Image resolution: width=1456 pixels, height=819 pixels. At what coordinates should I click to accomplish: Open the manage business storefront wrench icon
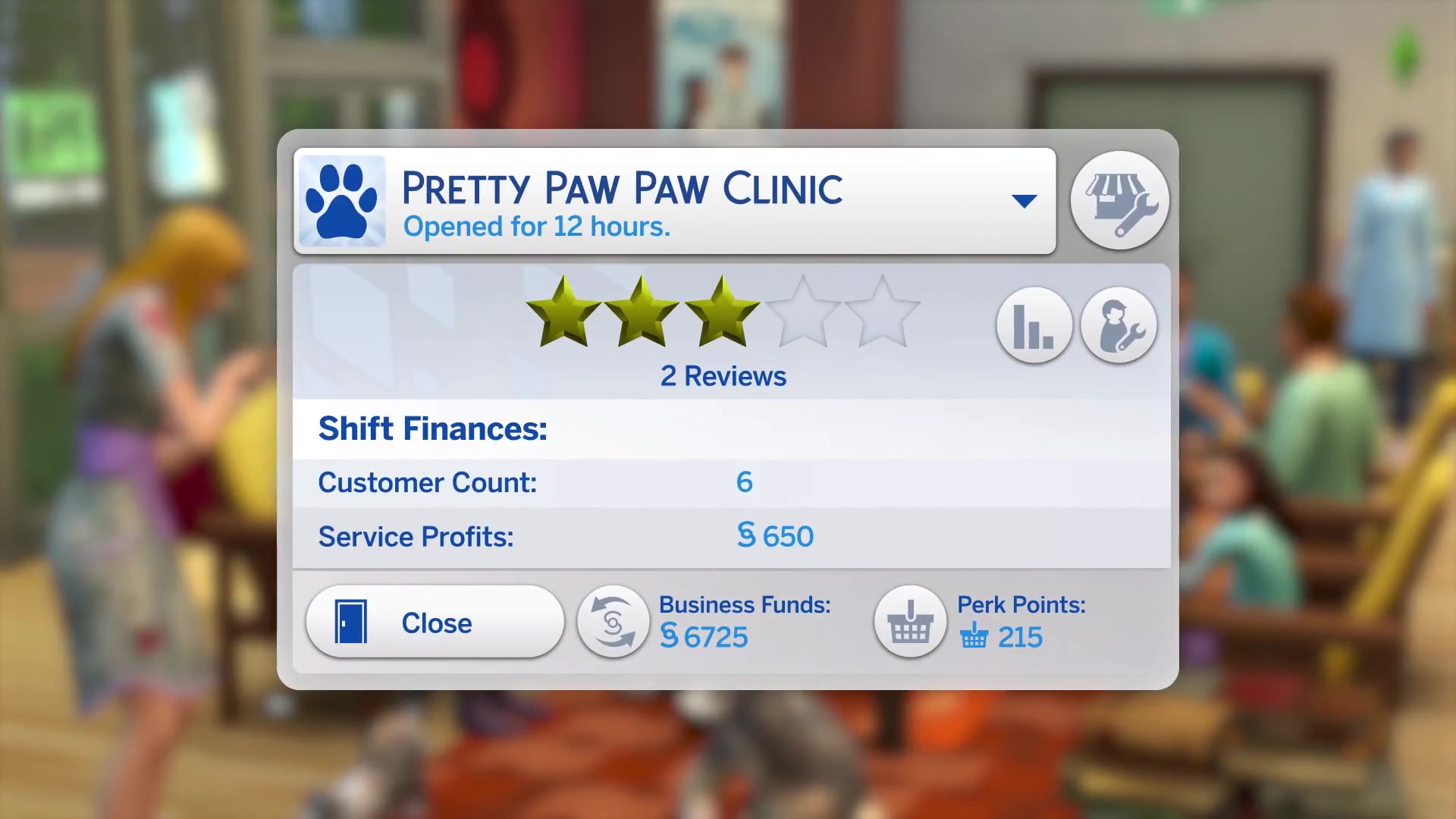pos(1121,200)
